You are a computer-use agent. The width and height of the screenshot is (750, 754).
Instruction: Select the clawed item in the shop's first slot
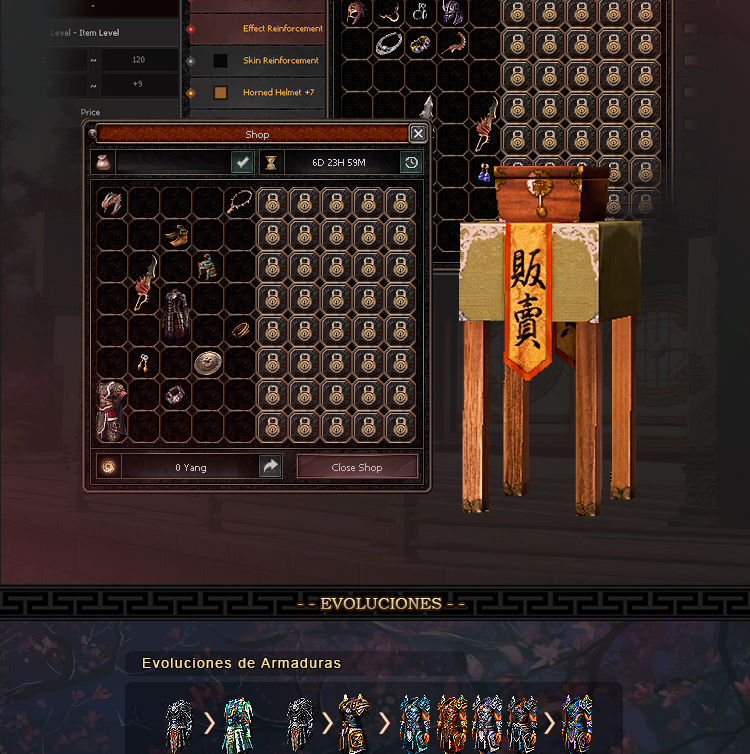coord(112,203)
